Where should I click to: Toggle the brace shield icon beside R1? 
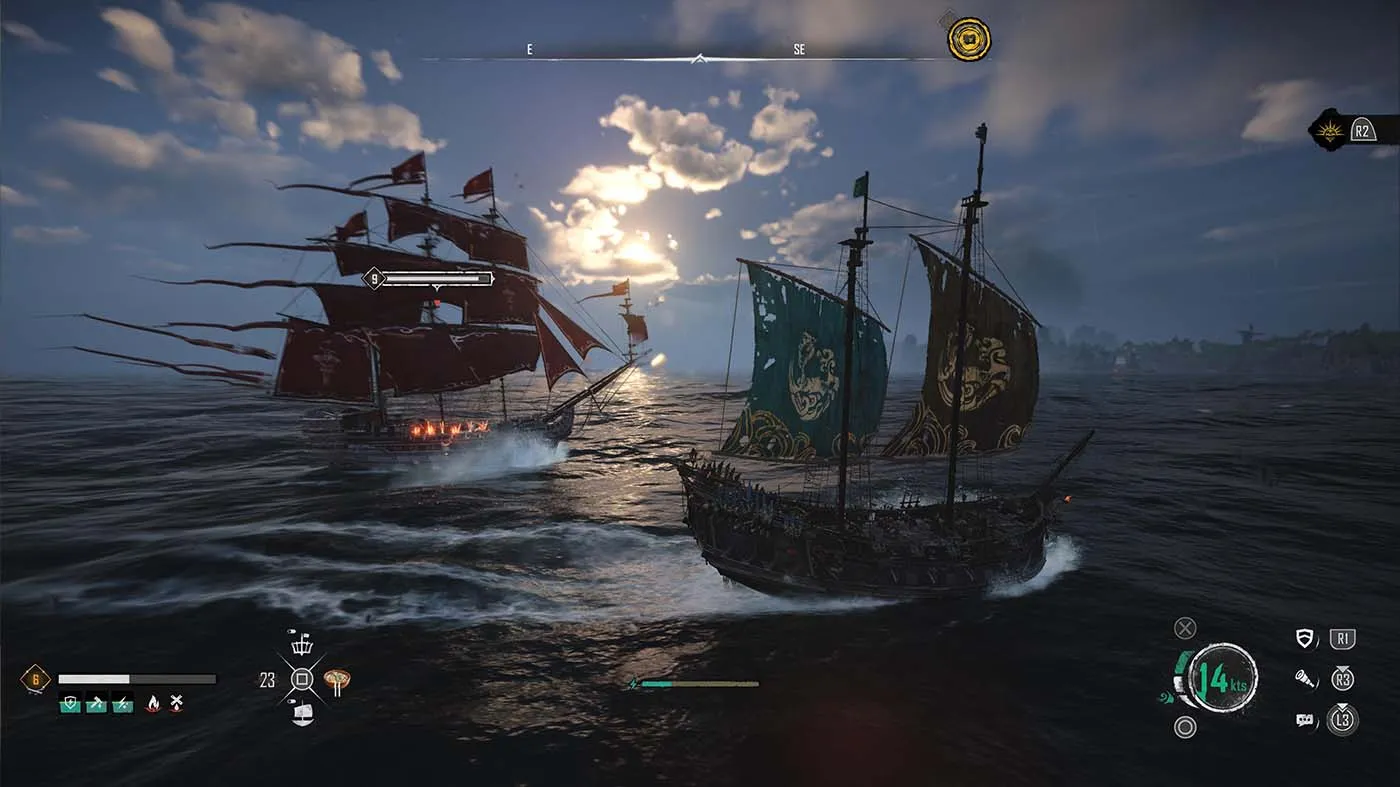click(1305, 637)
